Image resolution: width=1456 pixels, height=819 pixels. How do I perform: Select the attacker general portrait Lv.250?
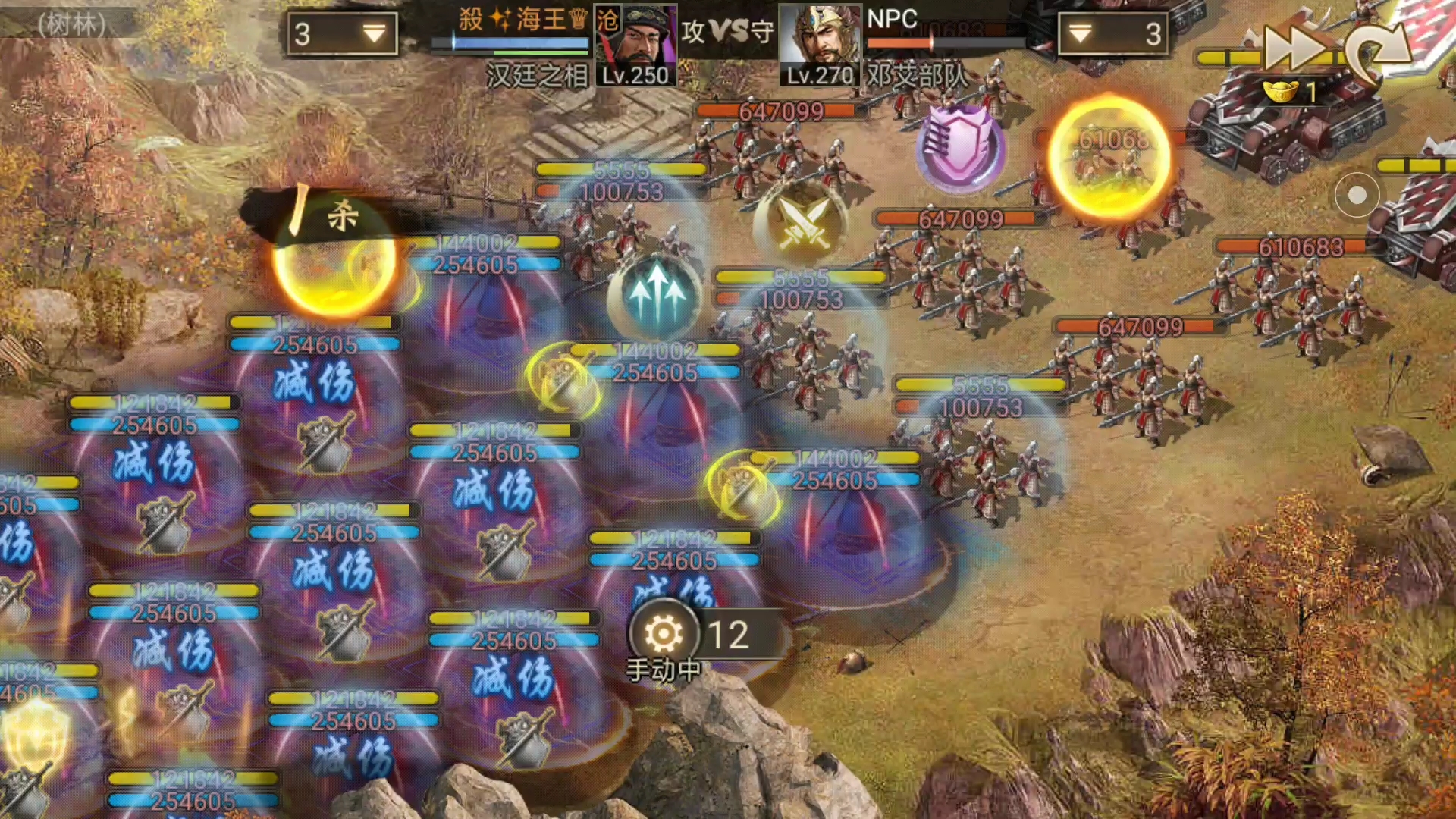(635, 45)
